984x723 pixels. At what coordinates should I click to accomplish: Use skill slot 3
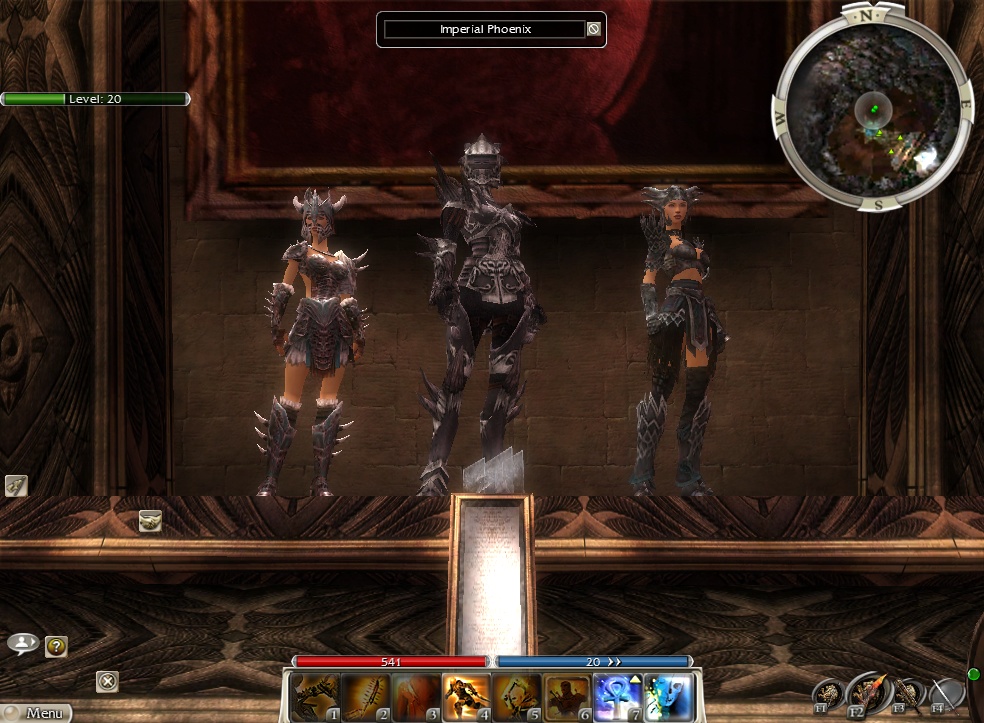[415, 697]
